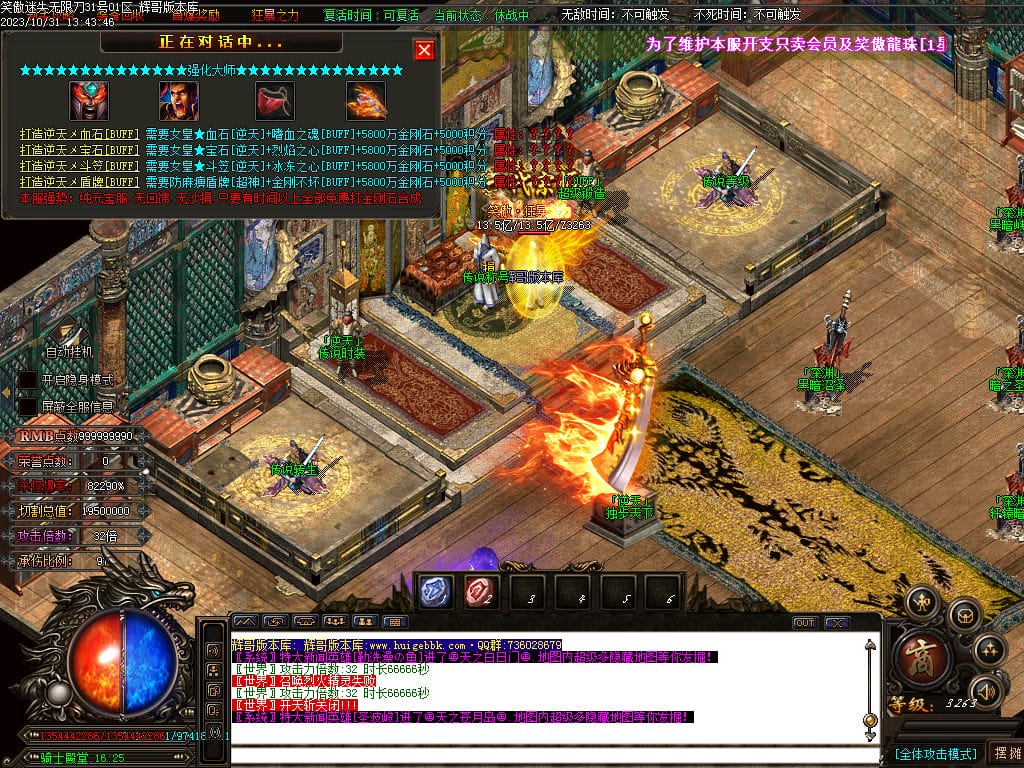Click the flaming weapon item icon
The image size is (1024, 768).
coord(366,100)
